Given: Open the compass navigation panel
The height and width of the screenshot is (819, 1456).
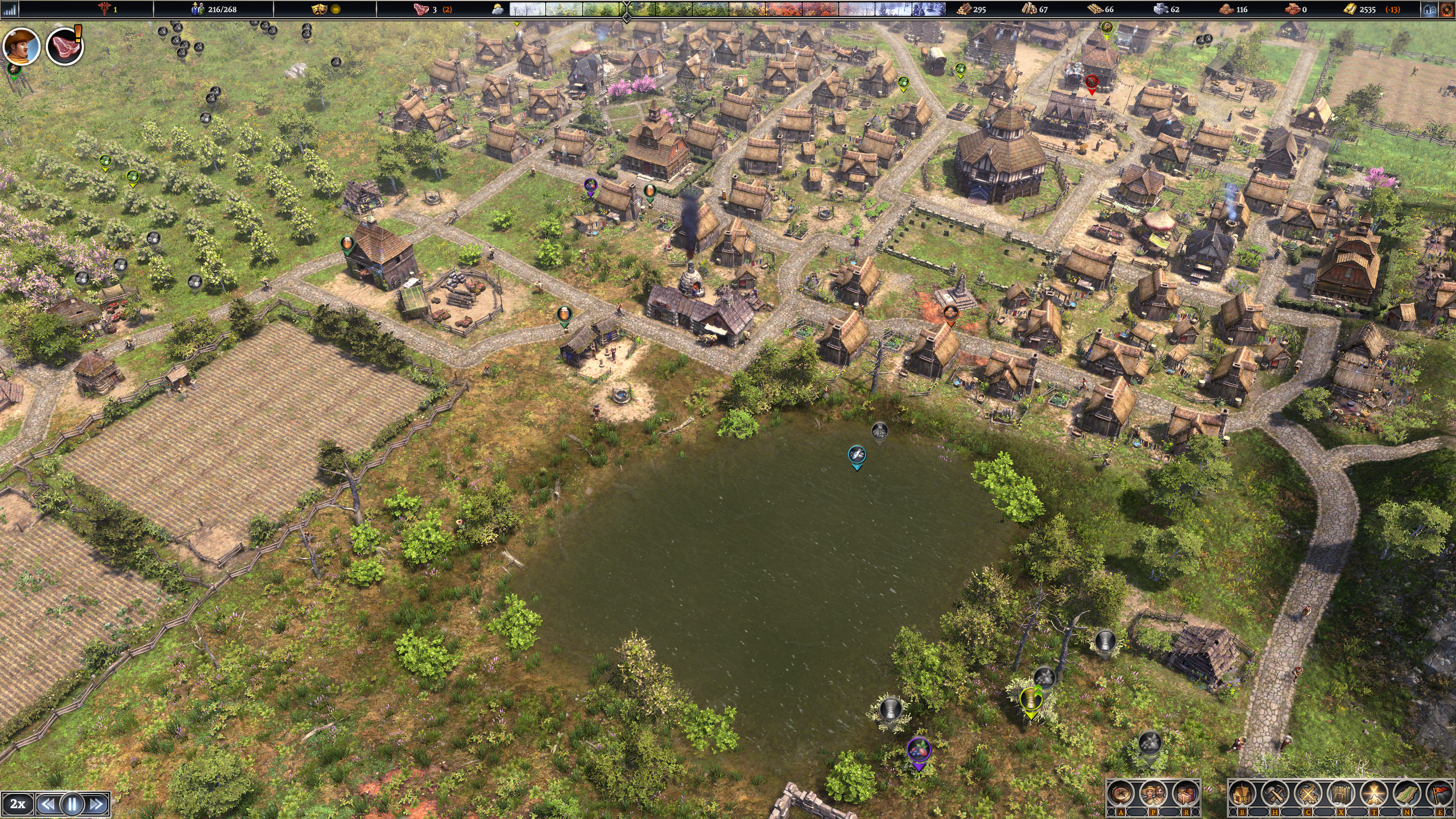Looking at the screenshot, I should (x=1120, y=794).
